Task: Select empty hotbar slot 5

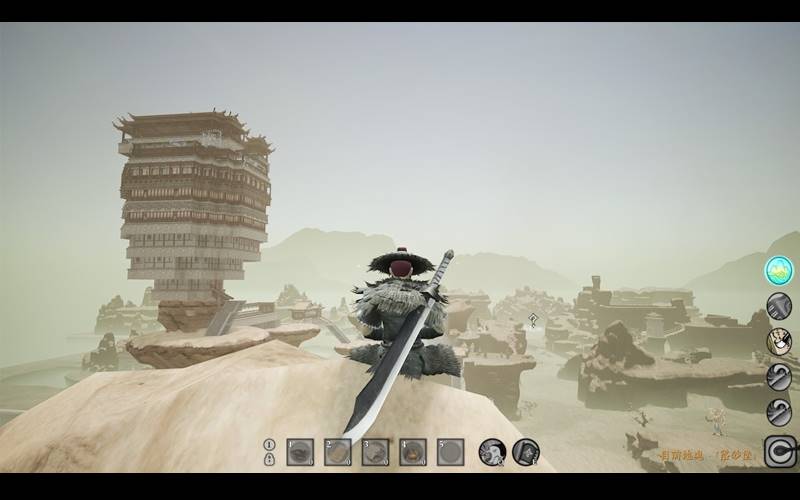Action: 450,452
